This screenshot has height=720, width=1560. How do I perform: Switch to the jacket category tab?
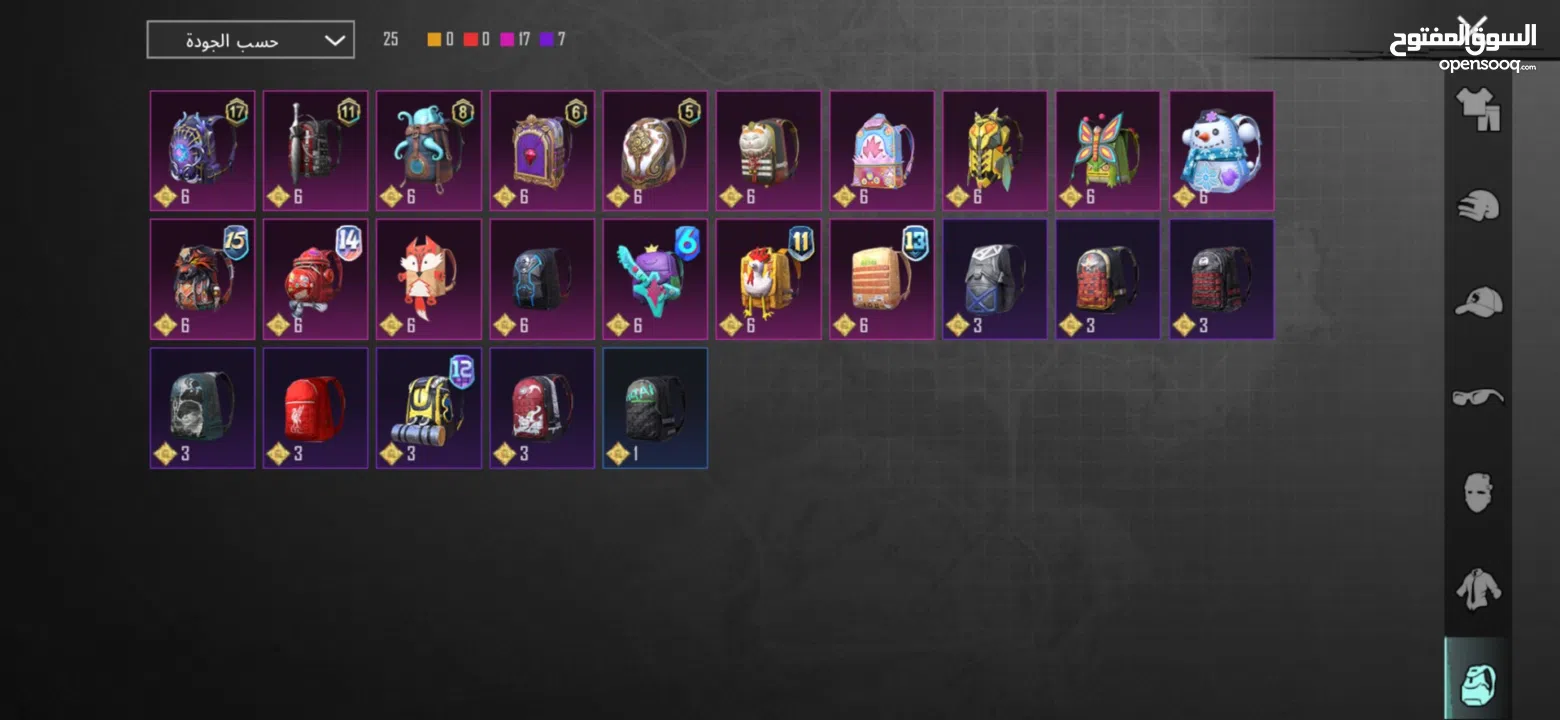click(x=1477, y=589)
